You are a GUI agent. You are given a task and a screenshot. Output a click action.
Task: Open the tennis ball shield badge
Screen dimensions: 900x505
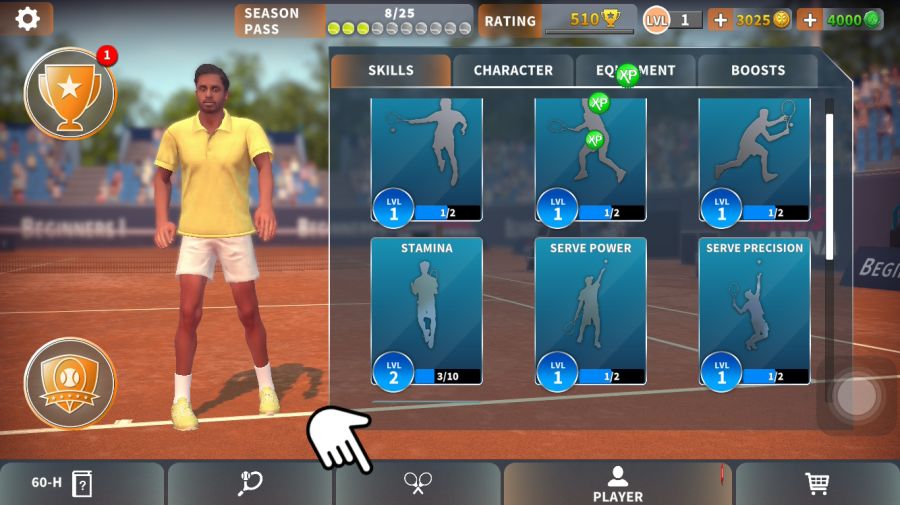pyautogui.click(x=69, y=381)
